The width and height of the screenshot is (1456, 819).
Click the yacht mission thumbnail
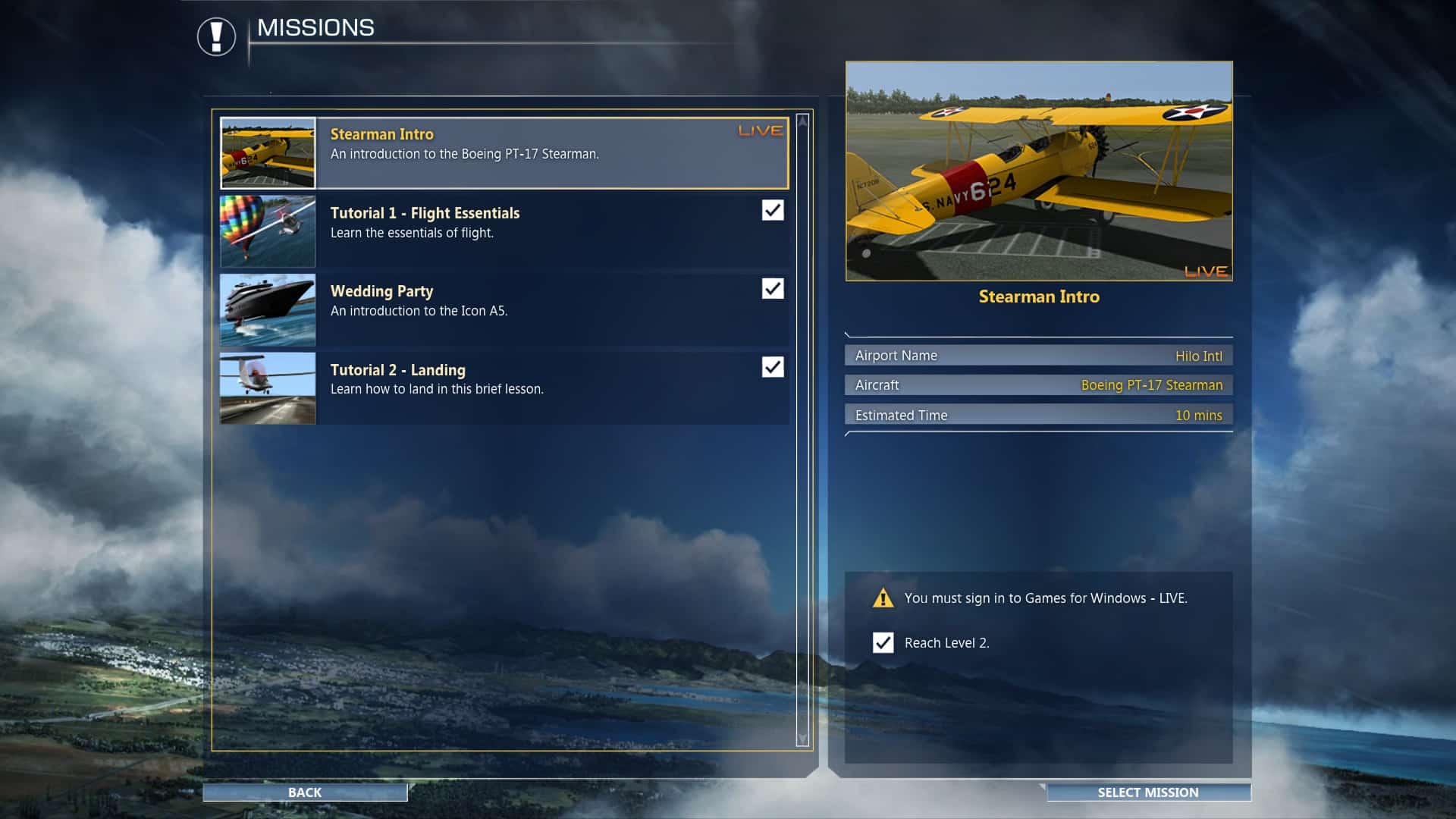[x=268, y=309]
